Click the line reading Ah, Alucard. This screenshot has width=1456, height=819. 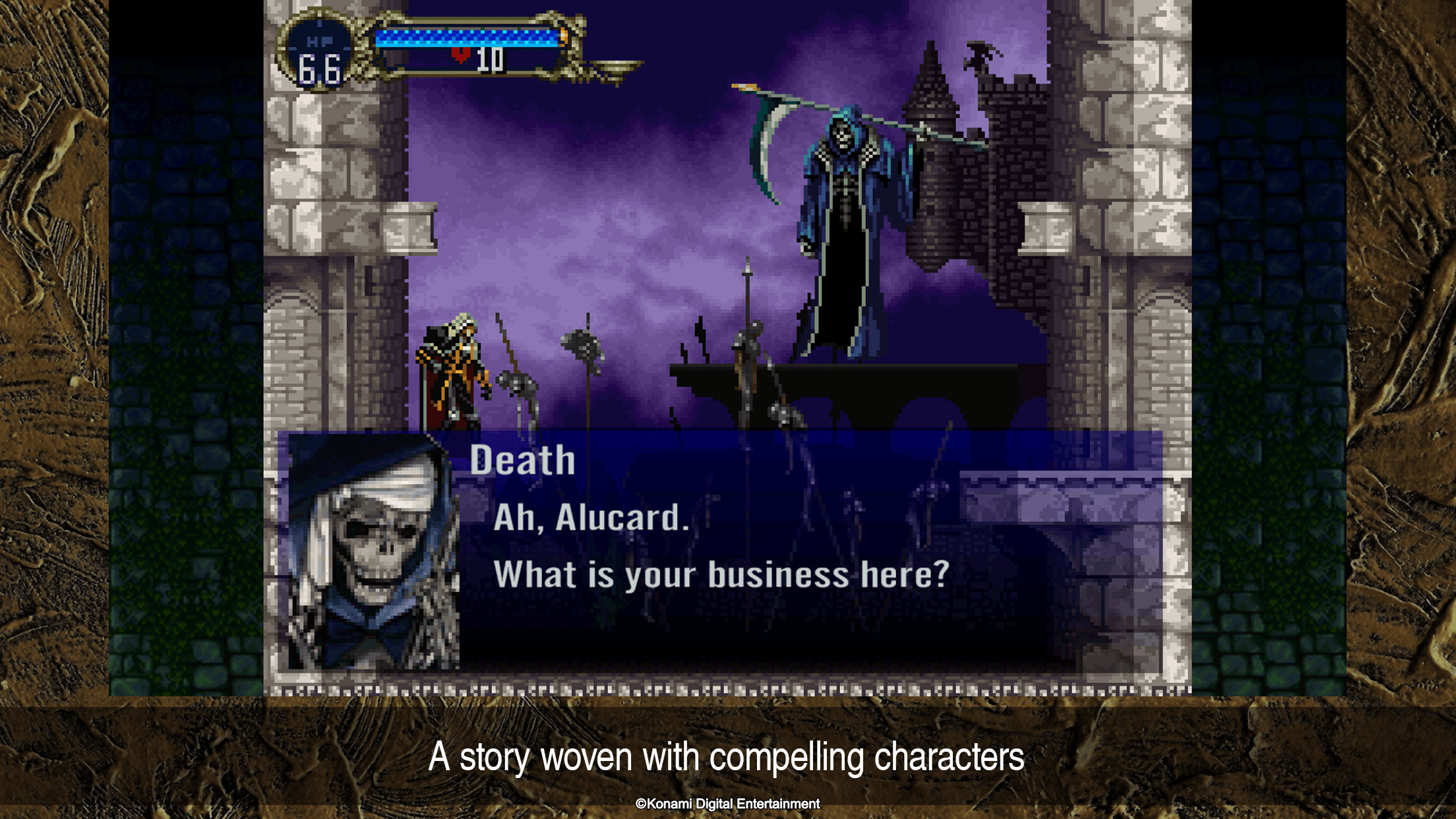point(590,520)
